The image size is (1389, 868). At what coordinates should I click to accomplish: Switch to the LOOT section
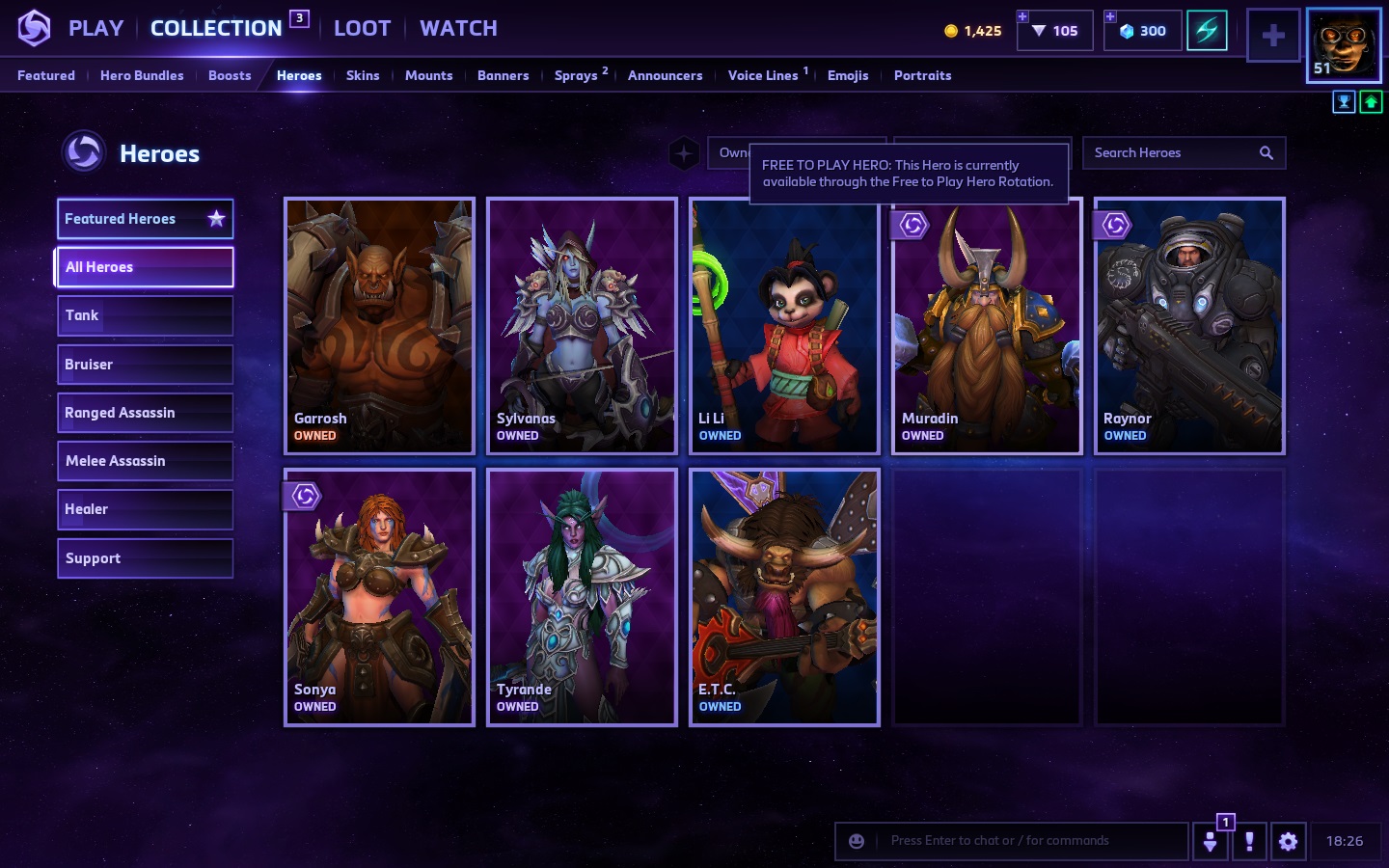[x=362, y=29]
